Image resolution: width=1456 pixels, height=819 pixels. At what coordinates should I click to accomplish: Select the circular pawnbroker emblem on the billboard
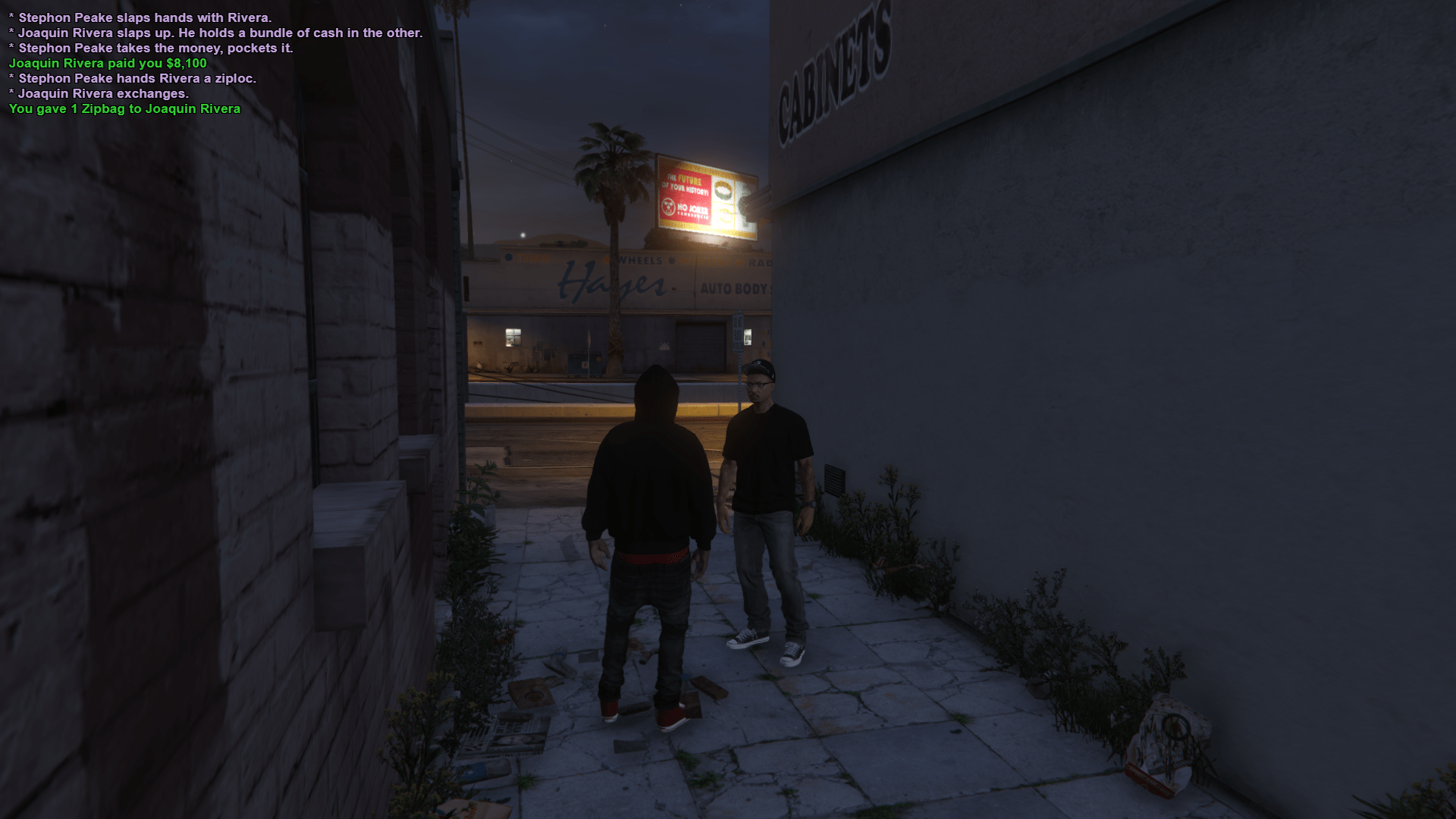point(669,206)
